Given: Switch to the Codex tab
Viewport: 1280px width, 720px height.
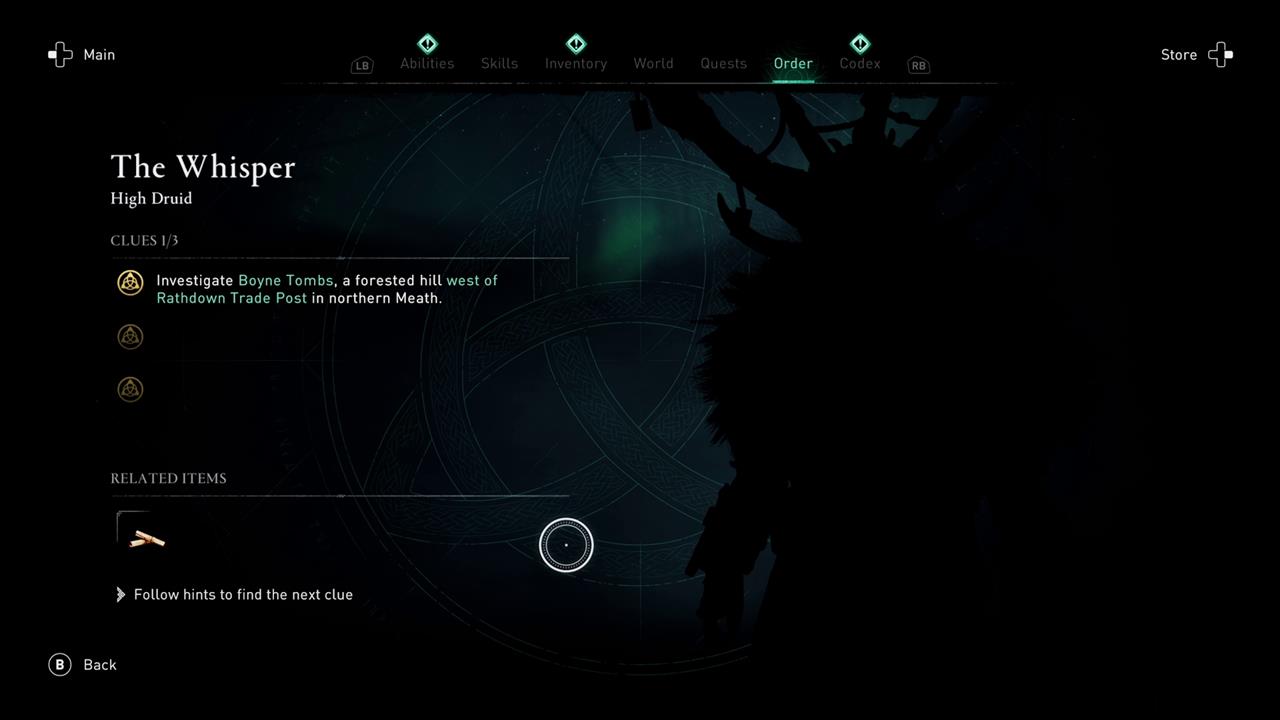Looking at the screenshot, I should click(x=860, y=63).
